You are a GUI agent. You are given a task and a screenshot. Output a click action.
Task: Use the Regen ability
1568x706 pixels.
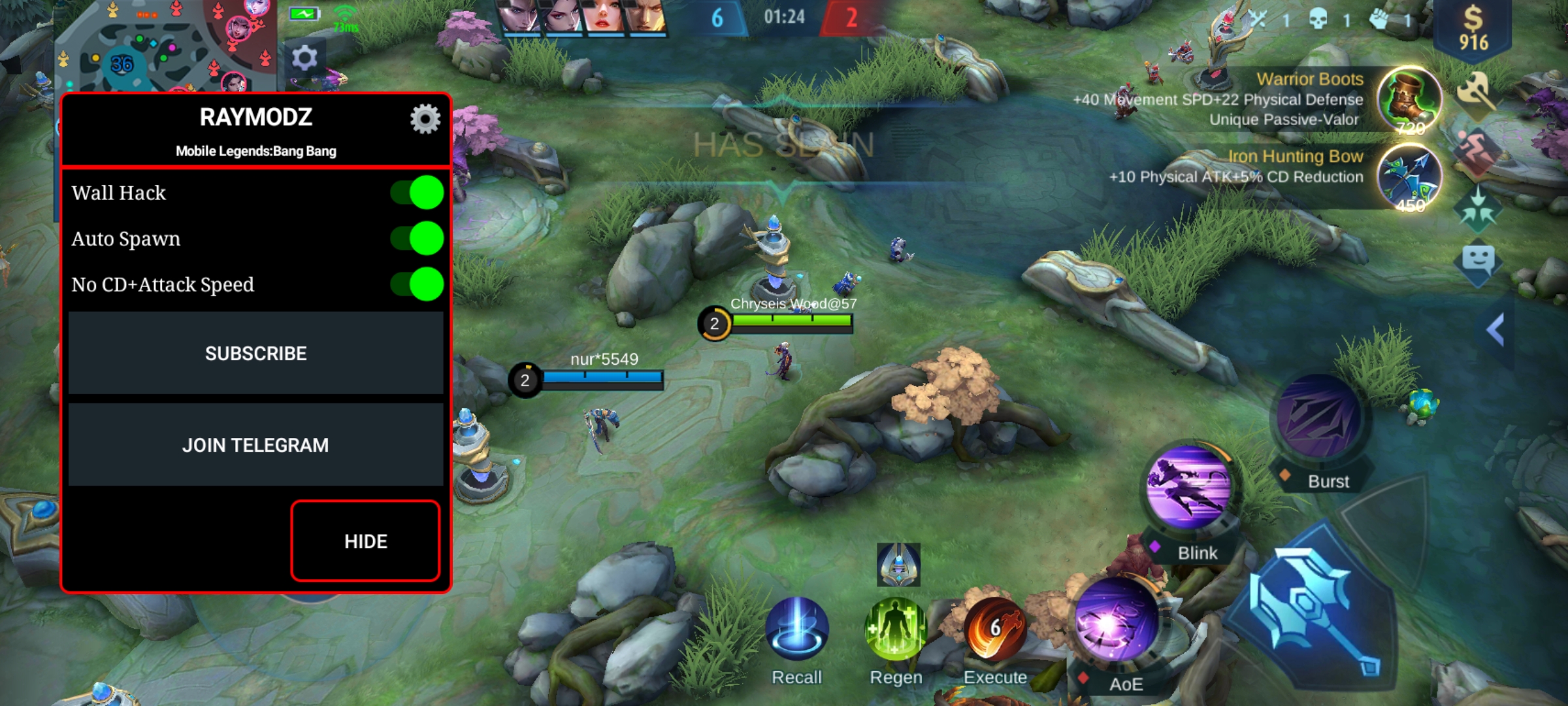pyautogui.click(x=896, y=629)
